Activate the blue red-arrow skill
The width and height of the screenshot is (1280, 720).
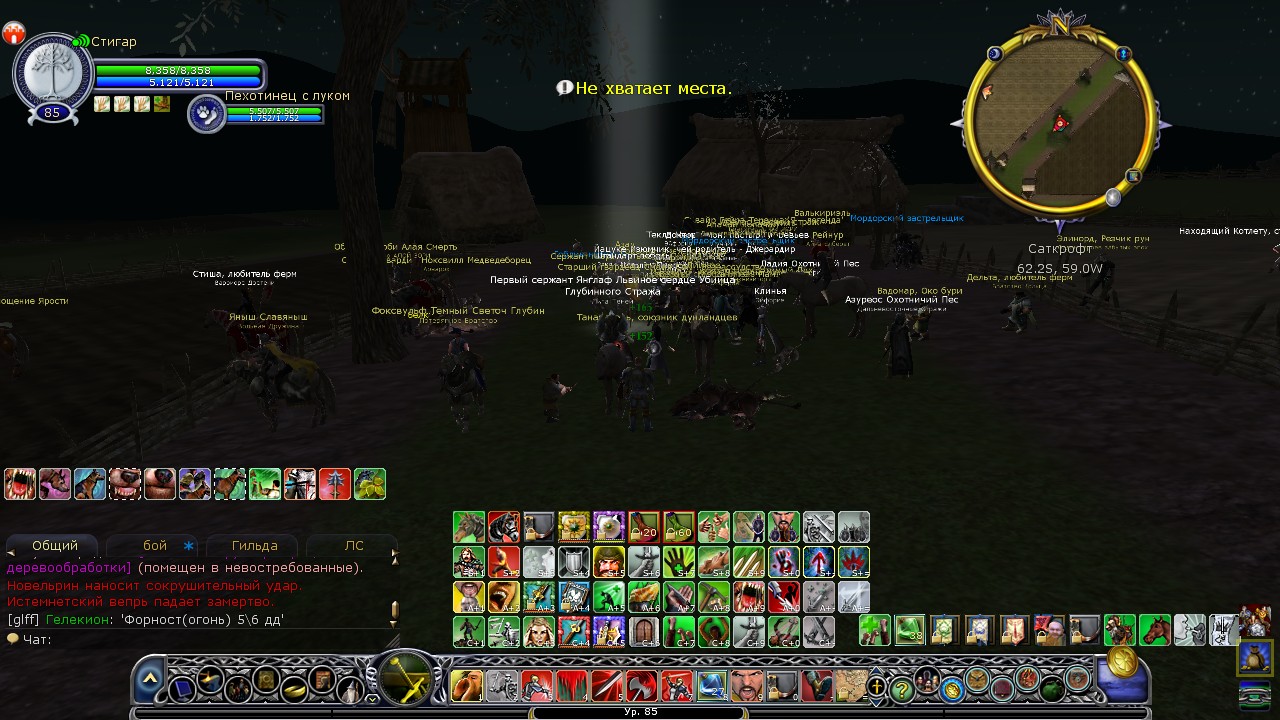tap(819, 562)
